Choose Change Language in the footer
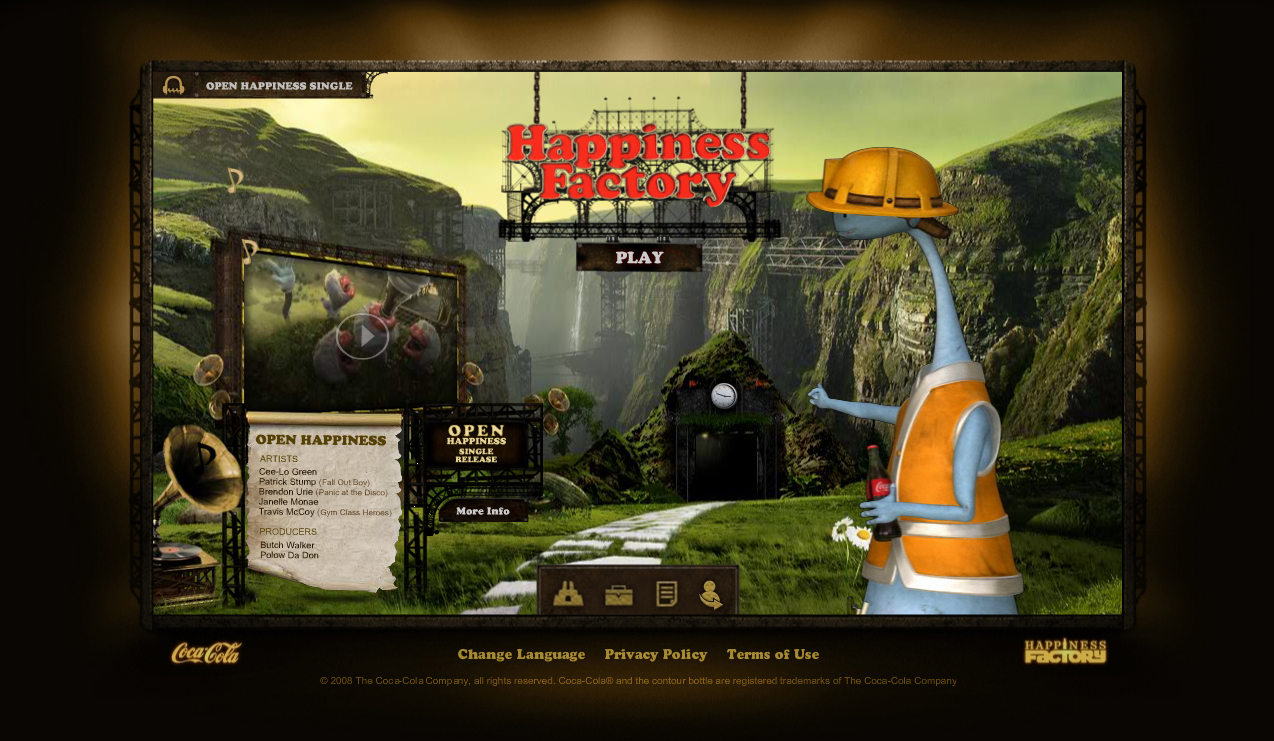1274x741 pixels. [521, 654]
